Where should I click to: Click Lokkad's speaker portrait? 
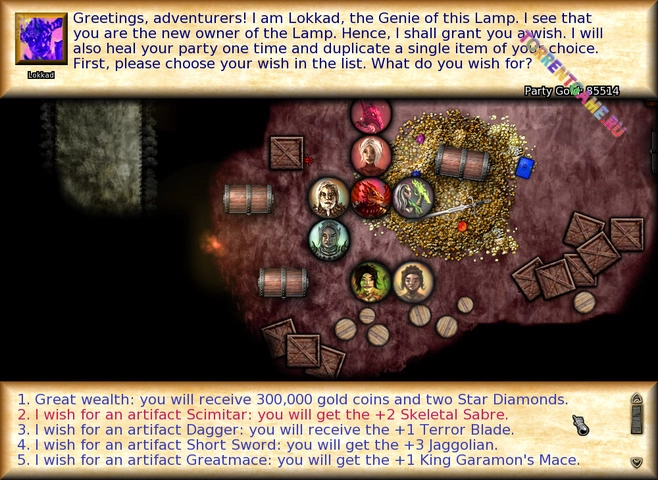(41, 39)
